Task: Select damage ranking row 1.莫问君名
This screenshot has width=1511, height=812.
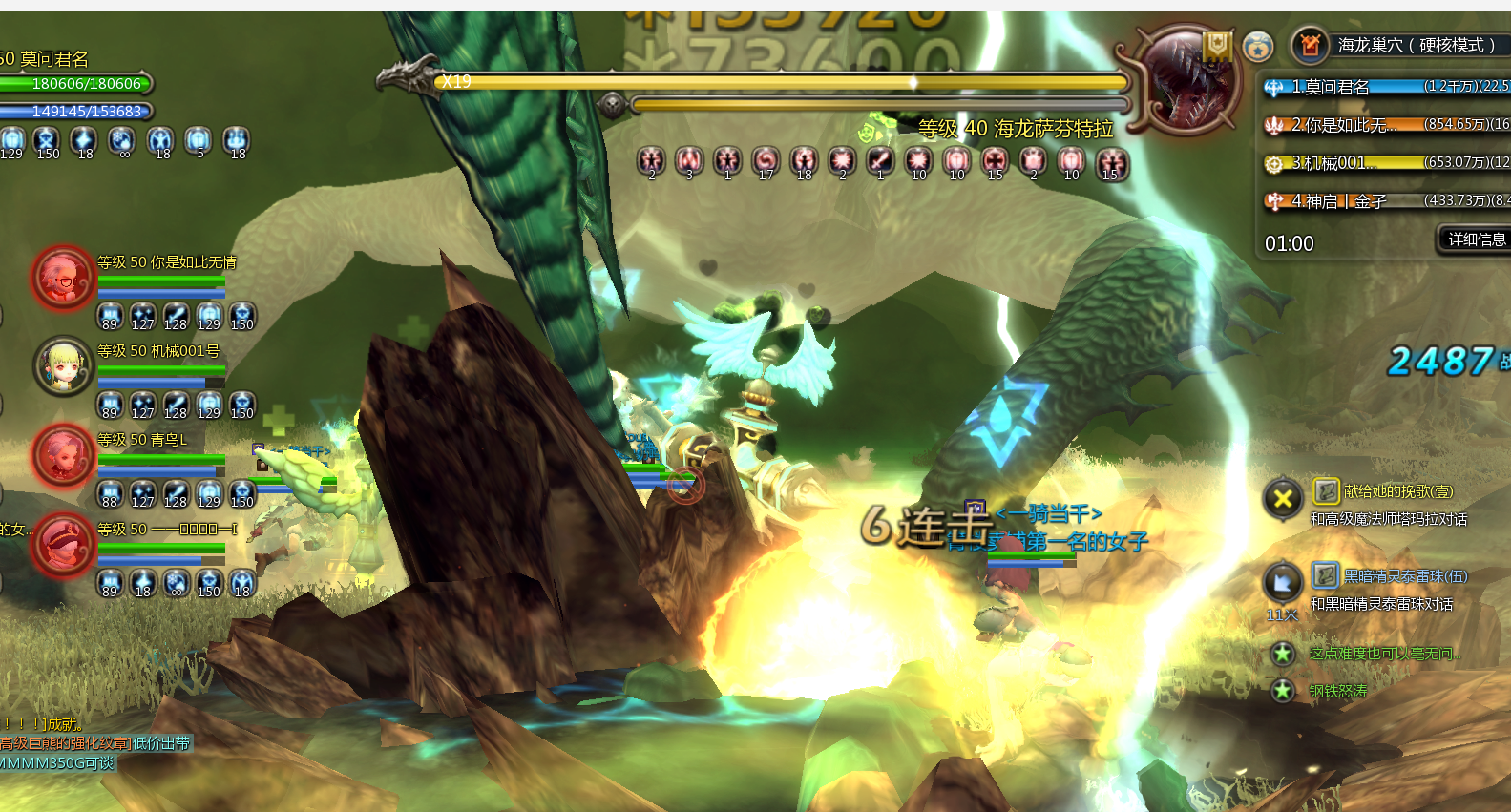Action: (1386, 87)
